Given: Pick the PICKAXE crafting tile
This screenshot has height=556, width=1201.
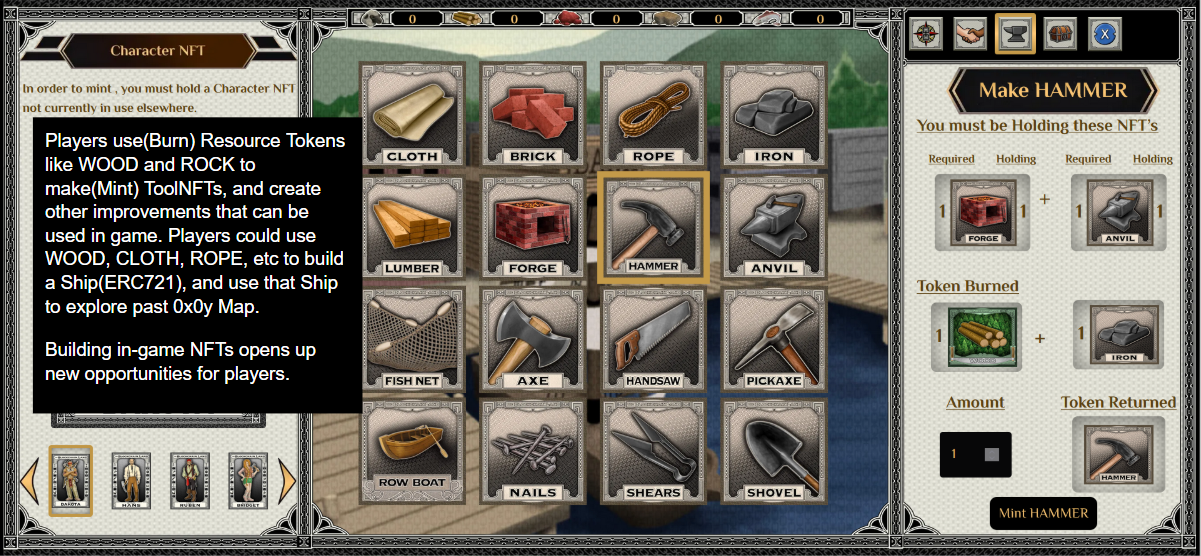Looking at the screenshot, I should tap(774, 339).
